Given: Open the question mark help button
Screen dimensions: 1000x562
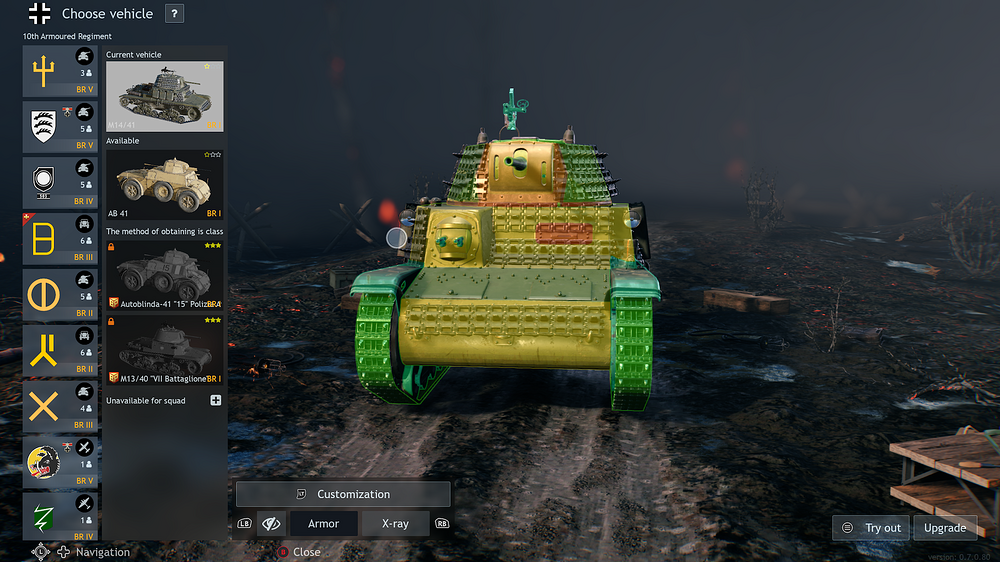Looking at the screenshot, I should click(174, 14).
